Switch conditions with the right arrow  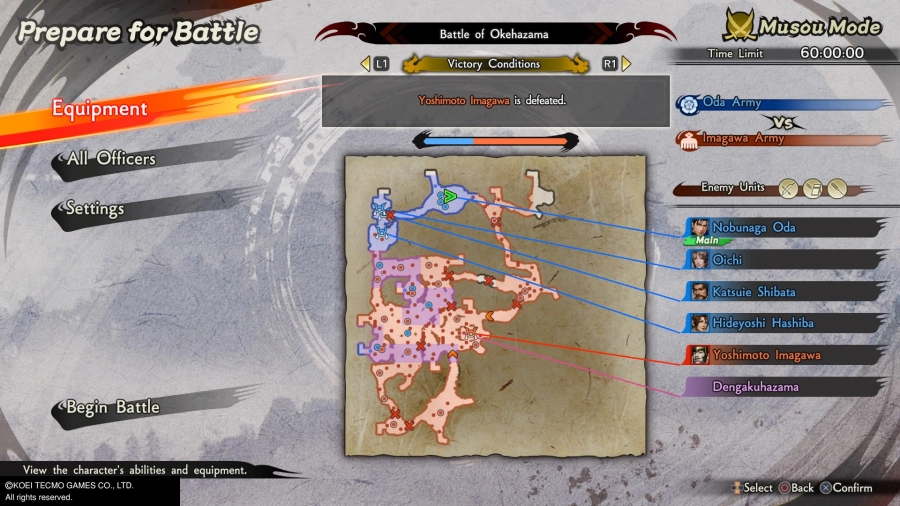(x=626, y=64)
